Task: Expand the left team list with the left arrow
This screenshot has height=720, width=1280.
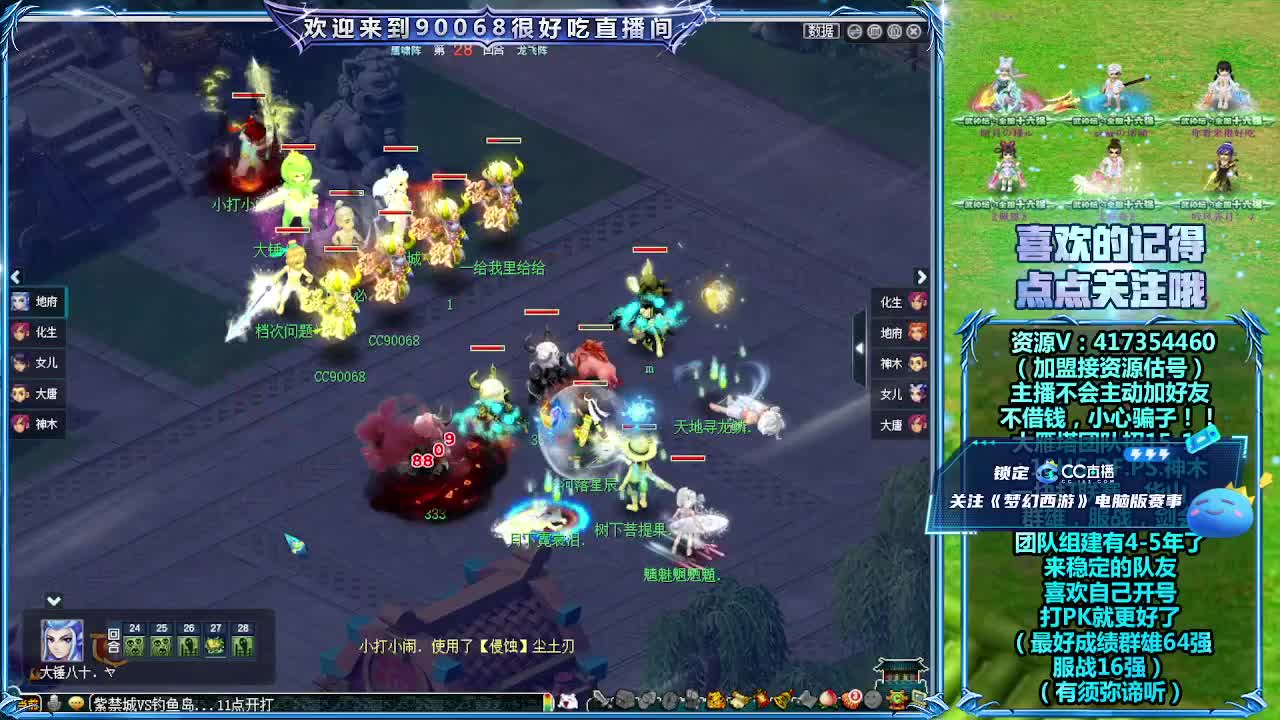Action: click(x=14, y=277)
